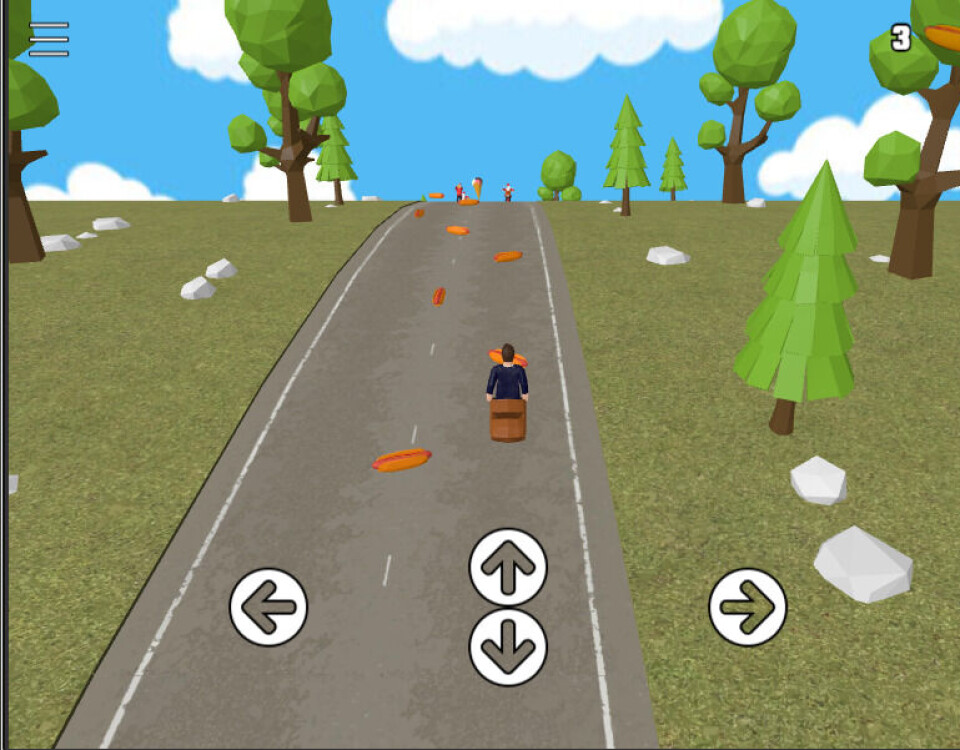Open the hamburger menu
Screen dimensions: 960x750
coord(49,39)
